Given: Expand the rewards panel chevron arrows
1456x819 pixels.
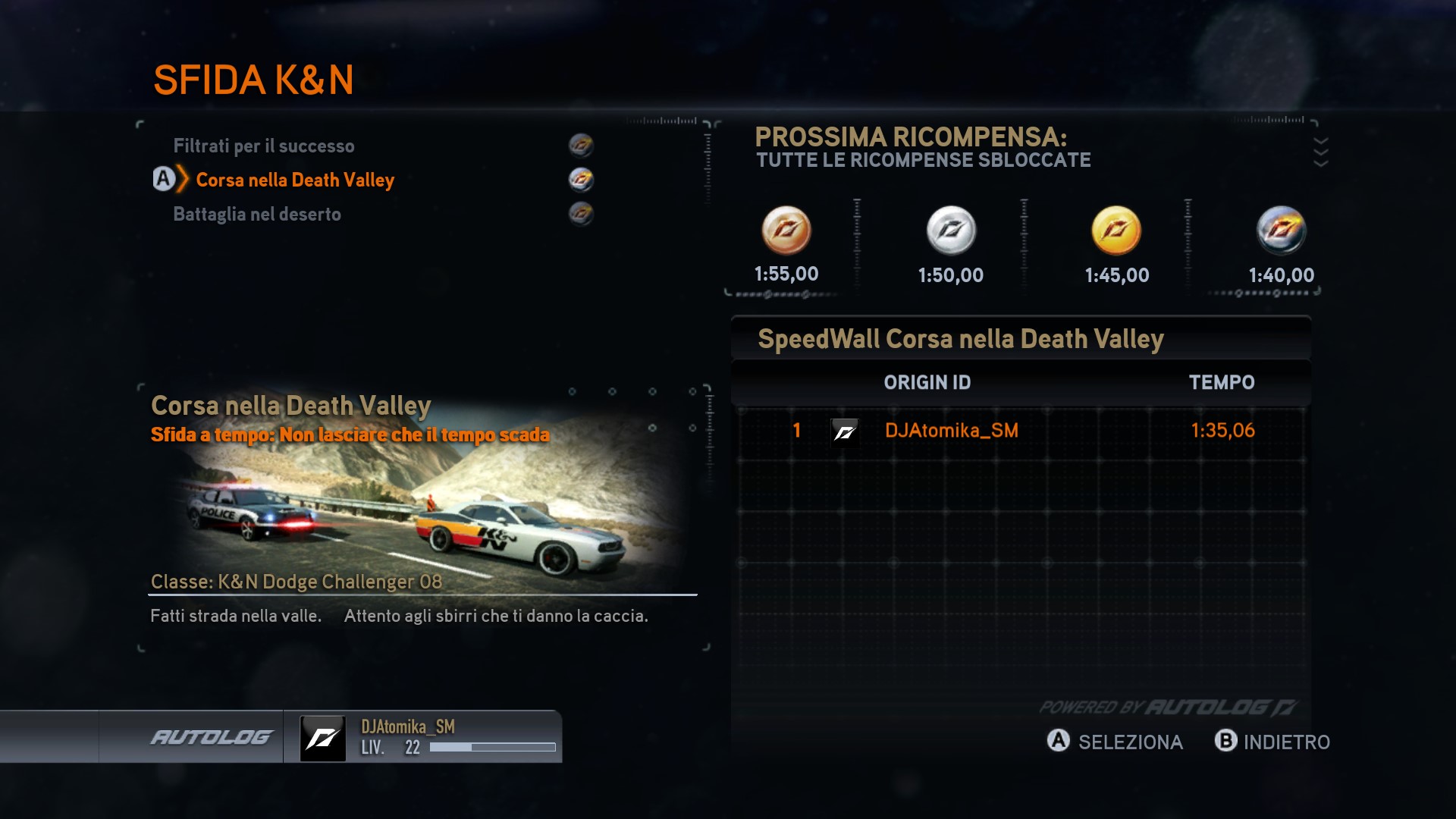Looking at the screenshot, I should pyautogui.click(x=1320, y=152).
